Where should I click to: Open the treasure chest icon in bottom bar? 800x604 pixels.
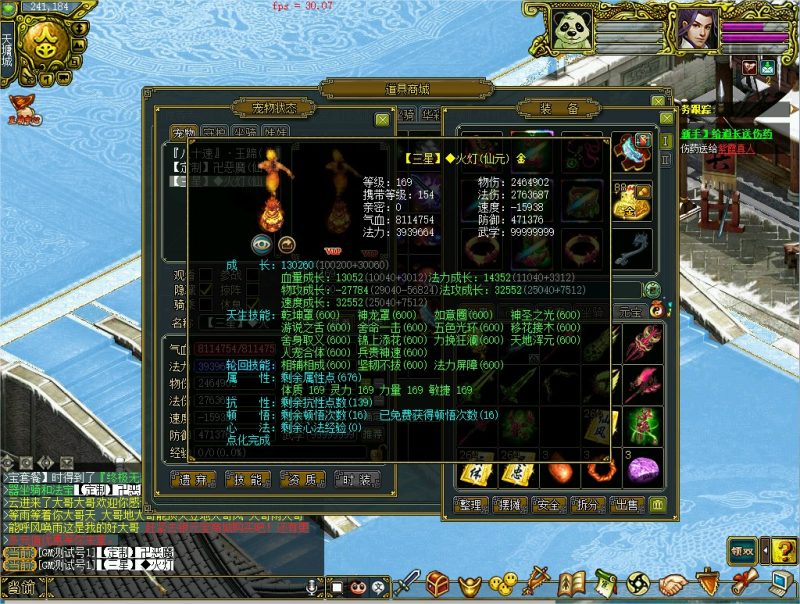click(437, 582)
